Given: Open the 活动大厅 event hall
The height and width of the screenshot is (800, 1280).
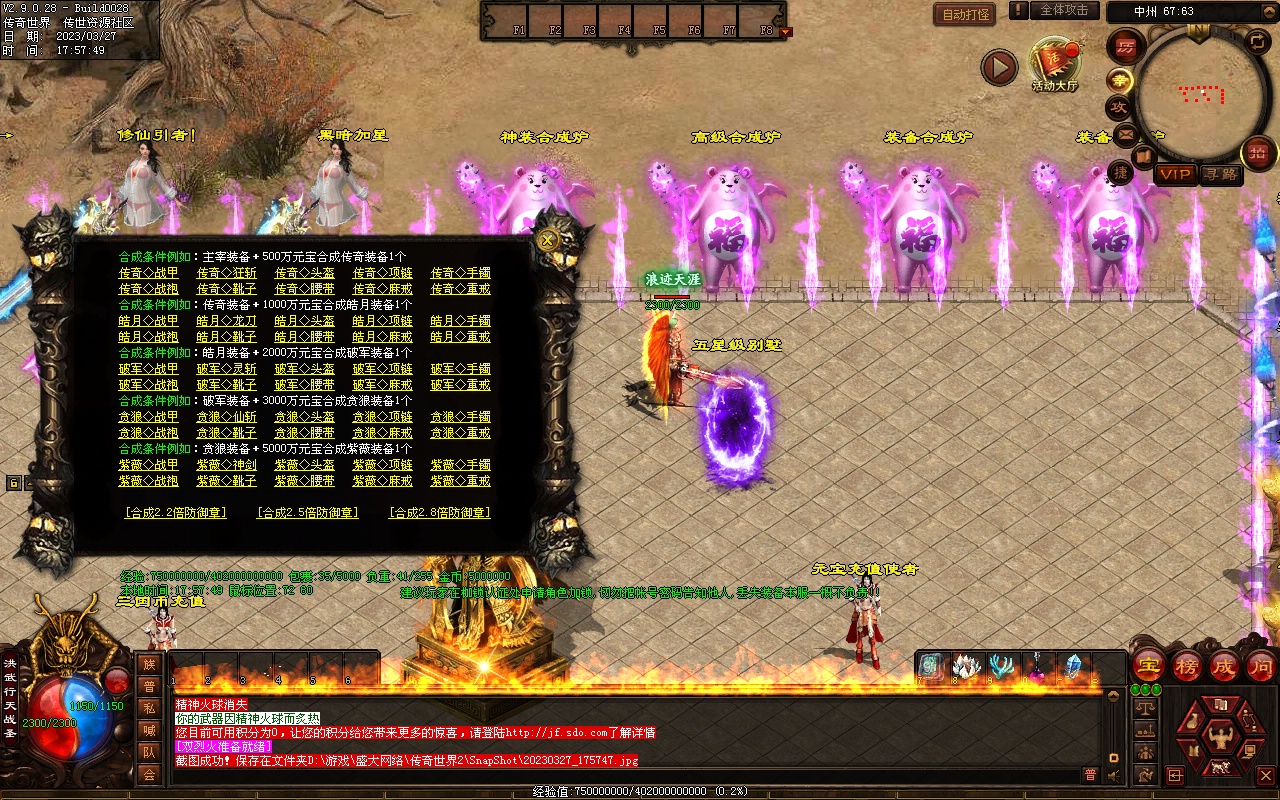Looking at the screenshot, I should pos(1054,64).
